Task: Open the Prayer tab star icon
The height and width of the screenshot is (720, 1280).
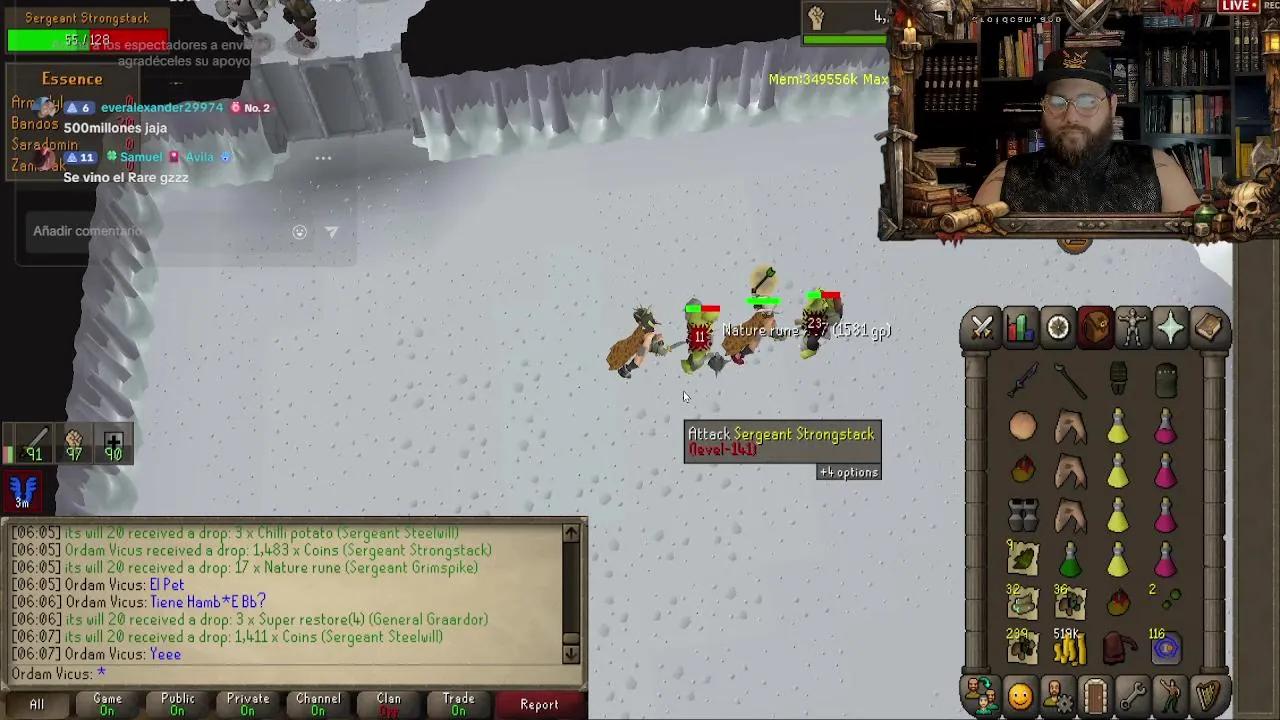Action: tap(1171, 327)
